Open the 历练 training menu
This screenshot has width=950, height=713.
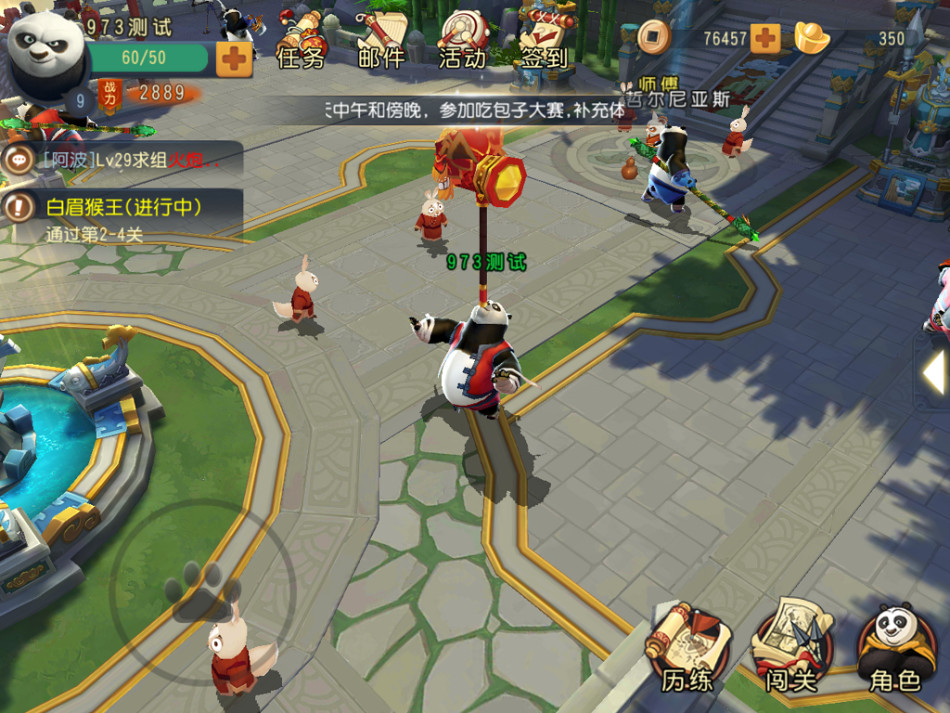[x=685, y=650]
